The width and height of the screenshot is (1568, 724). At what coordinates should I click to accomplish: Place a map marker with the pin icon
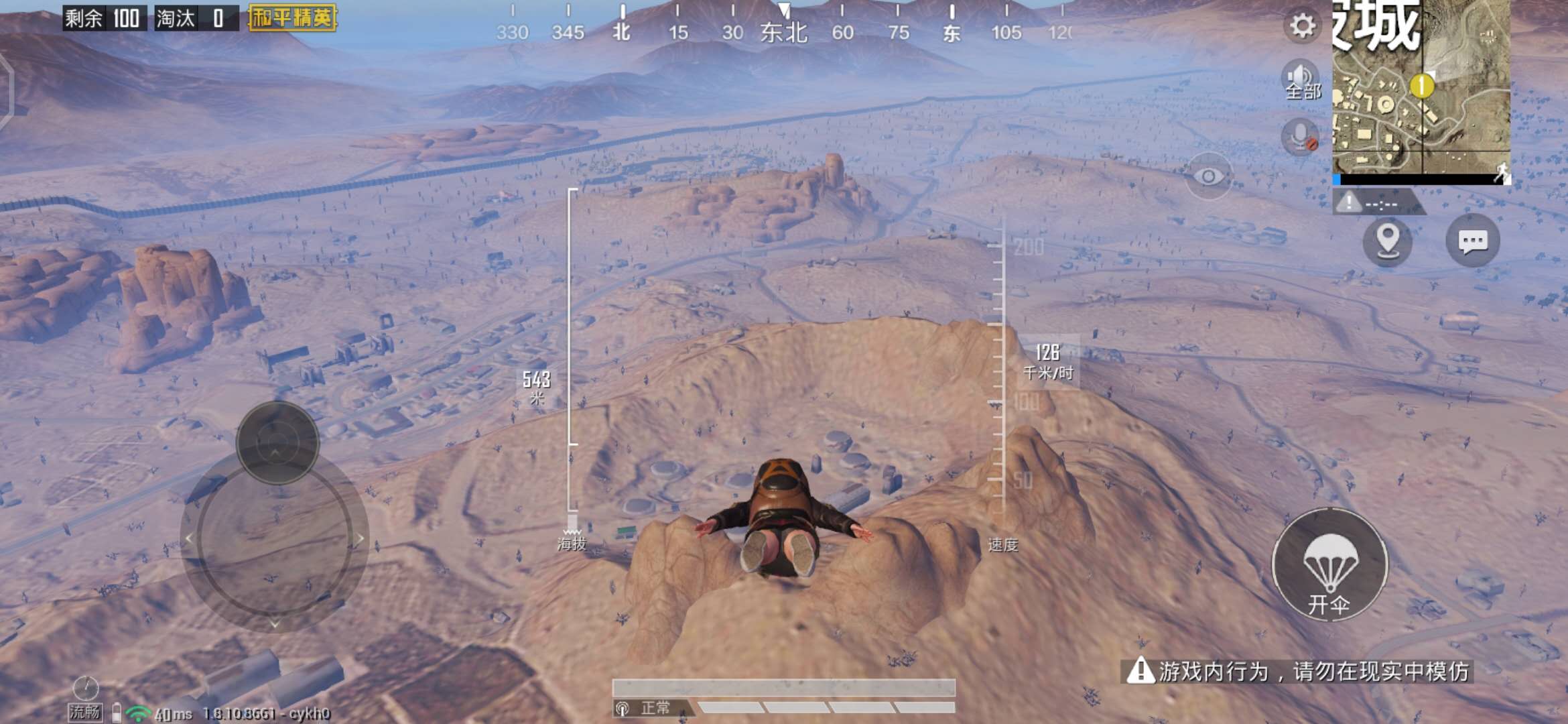pos(1387,241)
